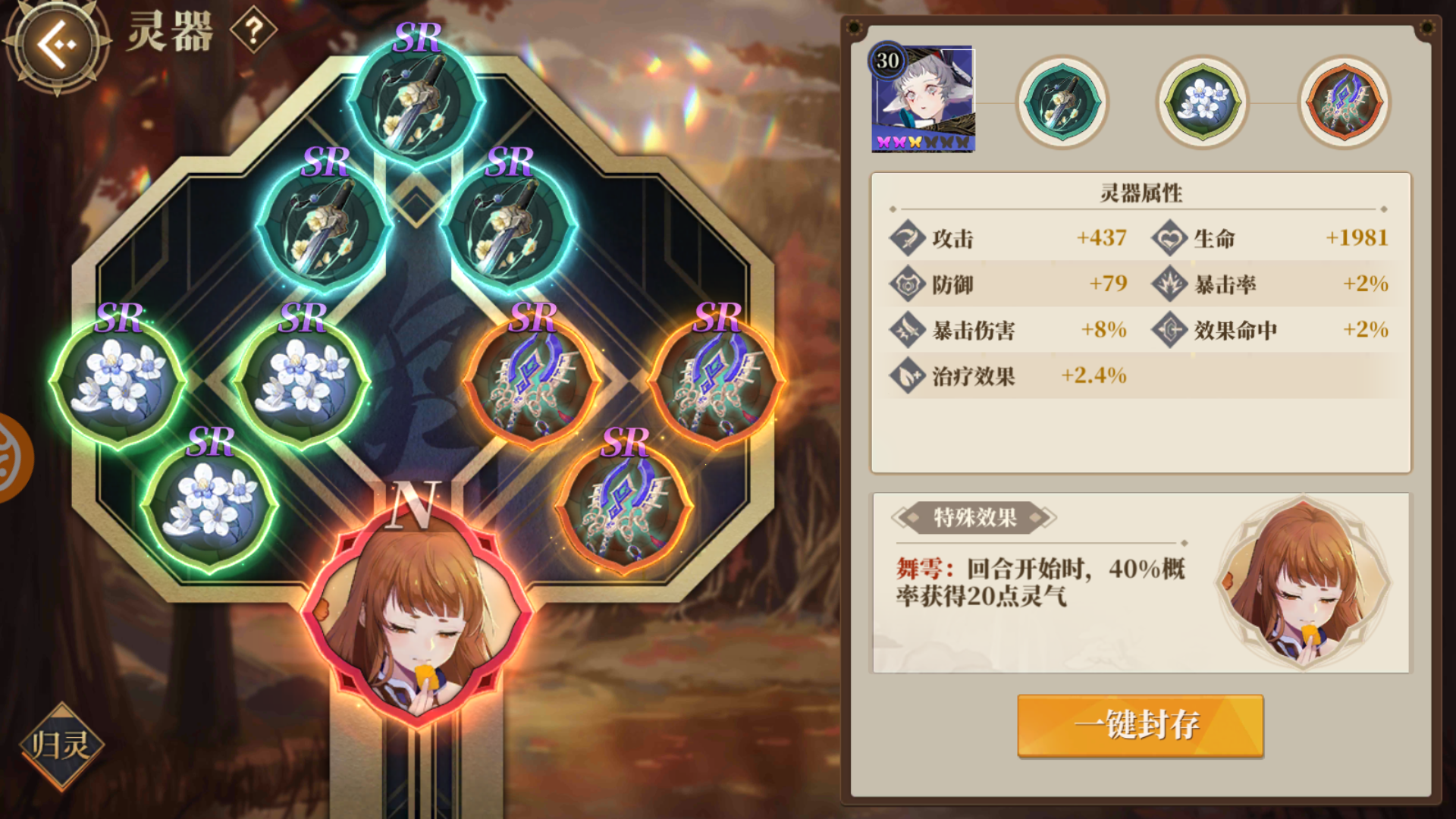Switch to the teal sword equipment tab

[1060, 102]
